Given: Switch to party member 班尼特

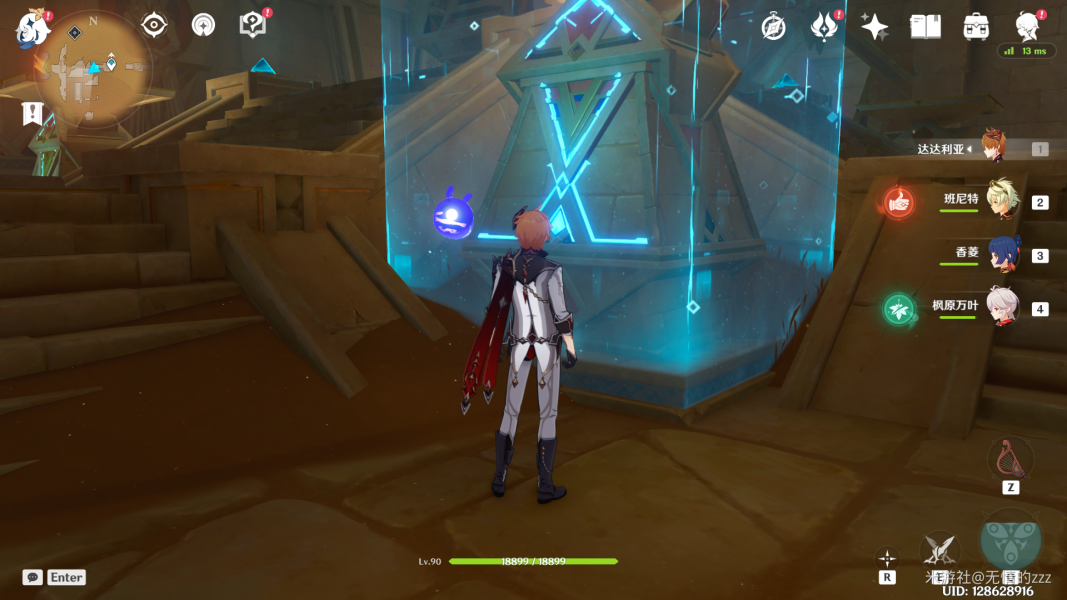Looking at the screenshot, I should point(1002,200).
